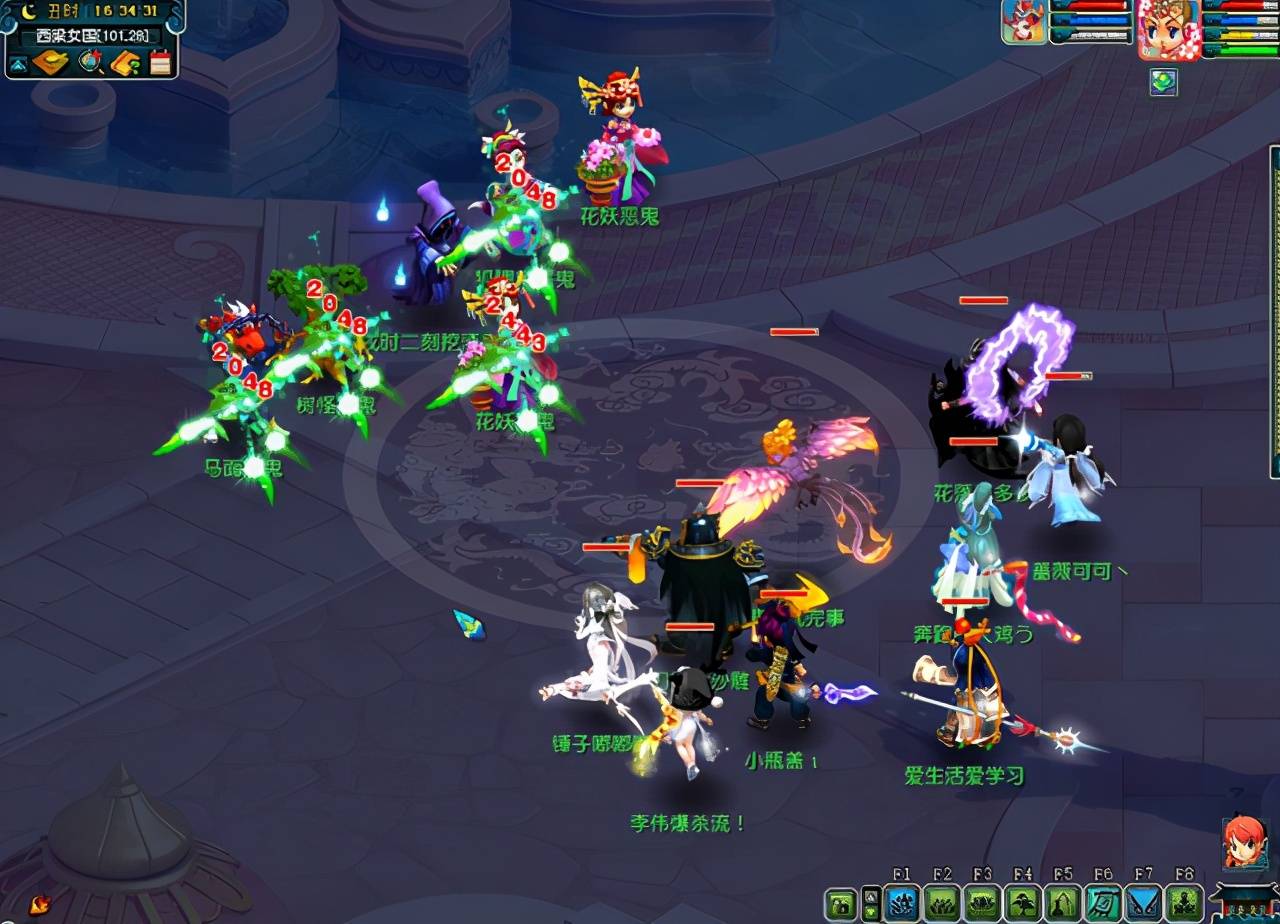This screenshot has width=1280, height=924.
Task: Activate the F1 blue skill
Action: [902, 903]
